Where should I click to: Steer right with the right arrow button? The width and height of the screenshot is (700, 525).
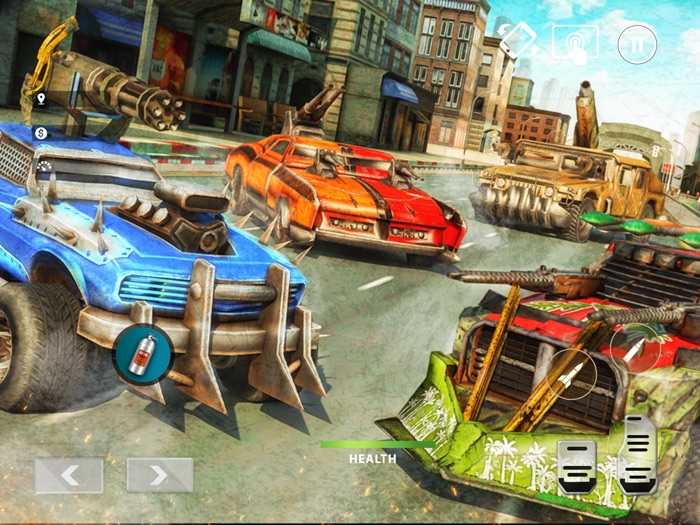point(159,475)
